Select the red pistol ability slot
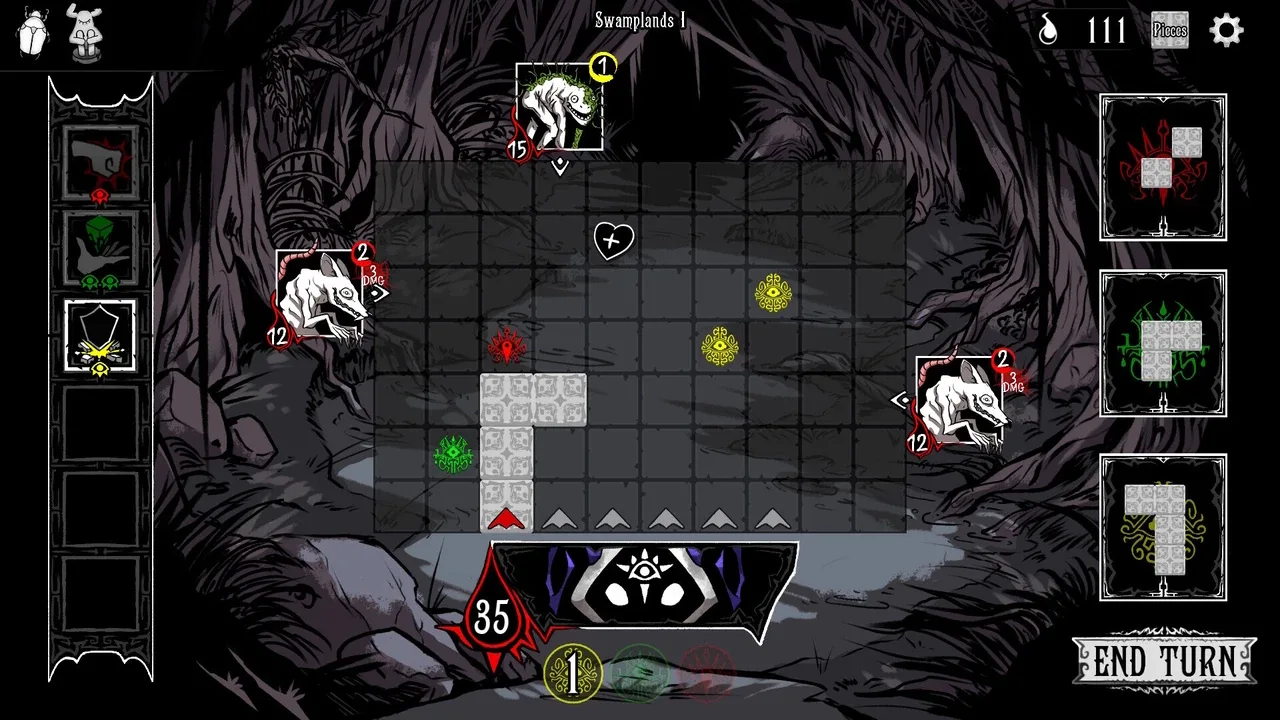1280x720 pixels. point(100,162)
